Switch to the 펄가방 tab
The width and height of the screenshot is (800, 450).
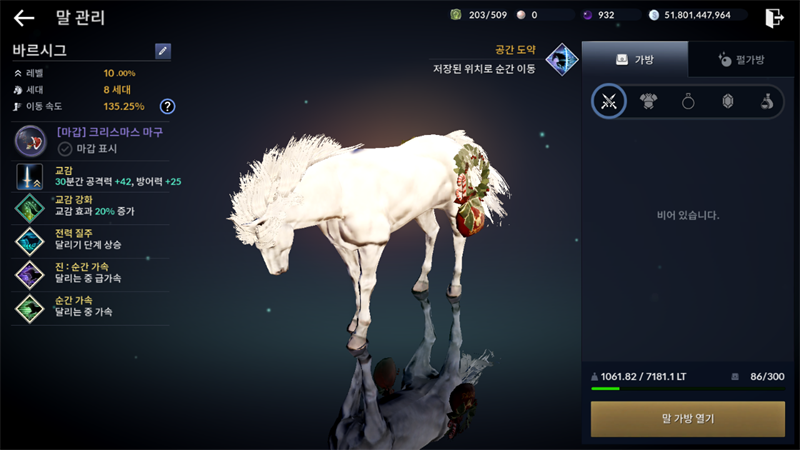point(741,60)
